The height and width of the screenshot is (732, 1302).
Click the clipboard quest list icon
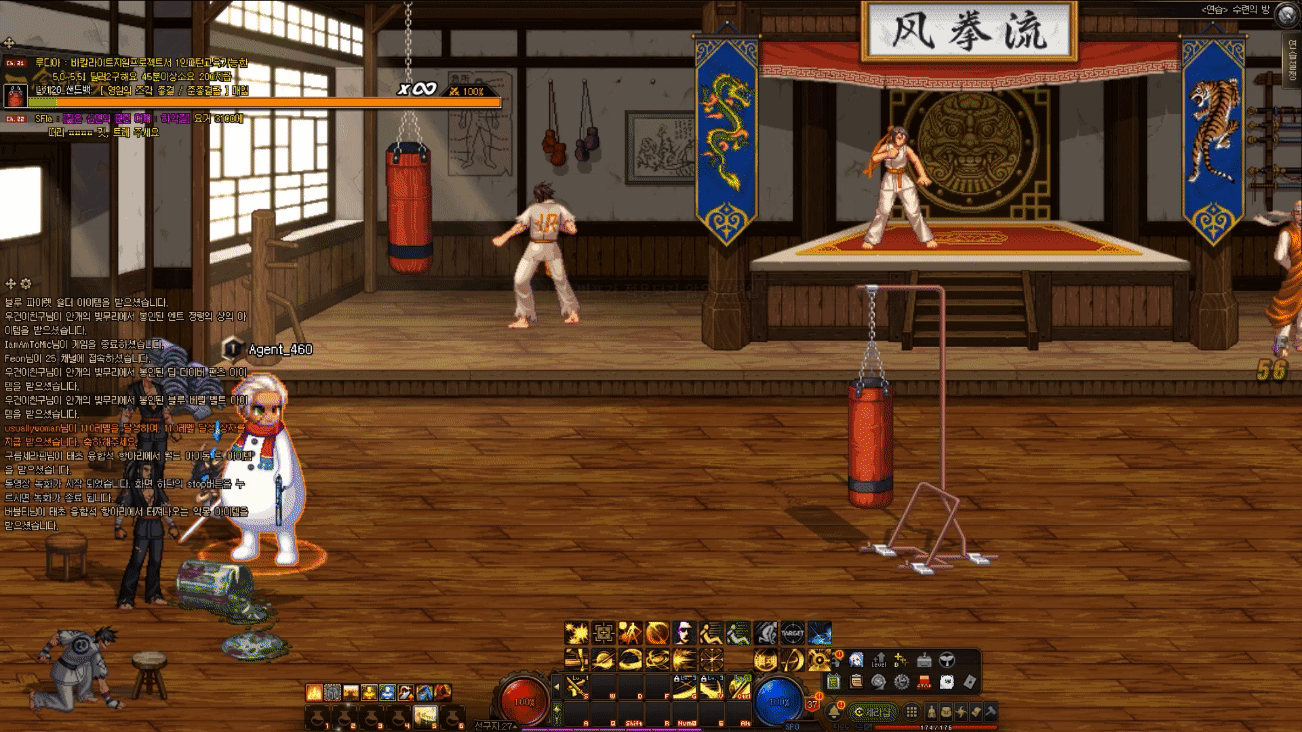tap(856, 682)
